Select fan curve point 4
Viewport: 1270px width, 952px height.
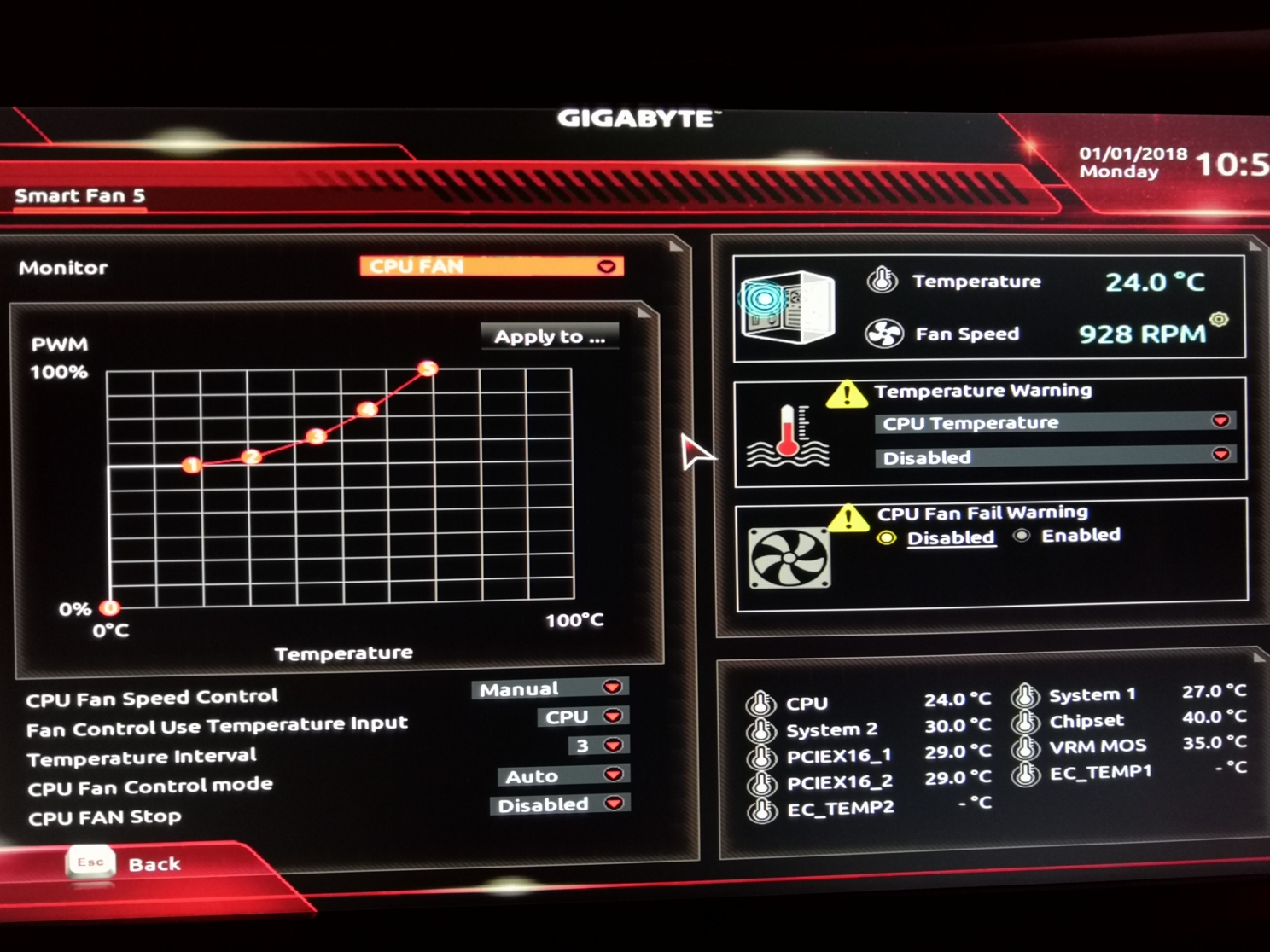pyautogui.click(x=367, y=409)
